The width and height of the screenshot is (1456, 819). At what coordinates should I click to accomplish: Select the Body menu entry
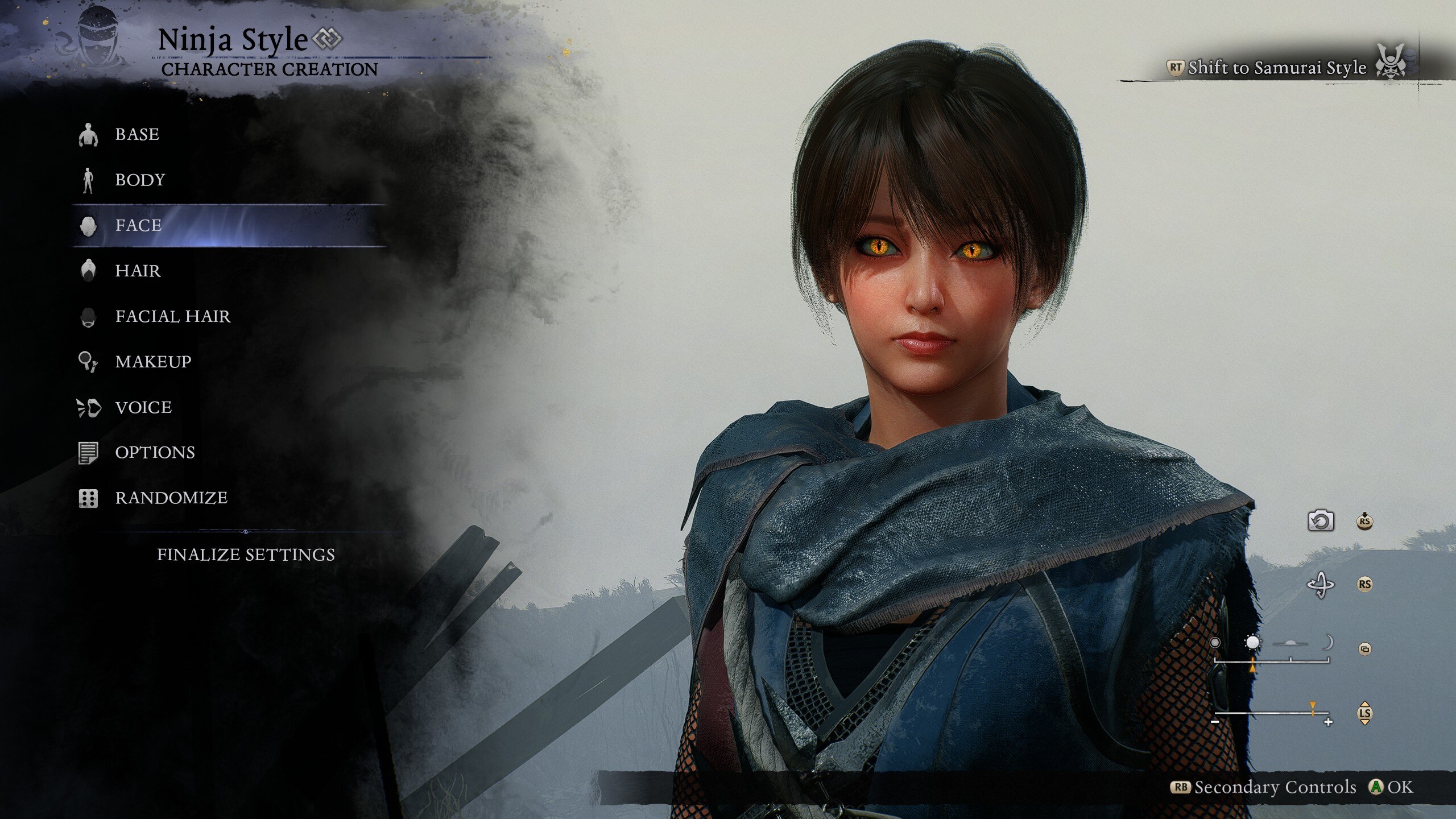click(x=140, y=180)
